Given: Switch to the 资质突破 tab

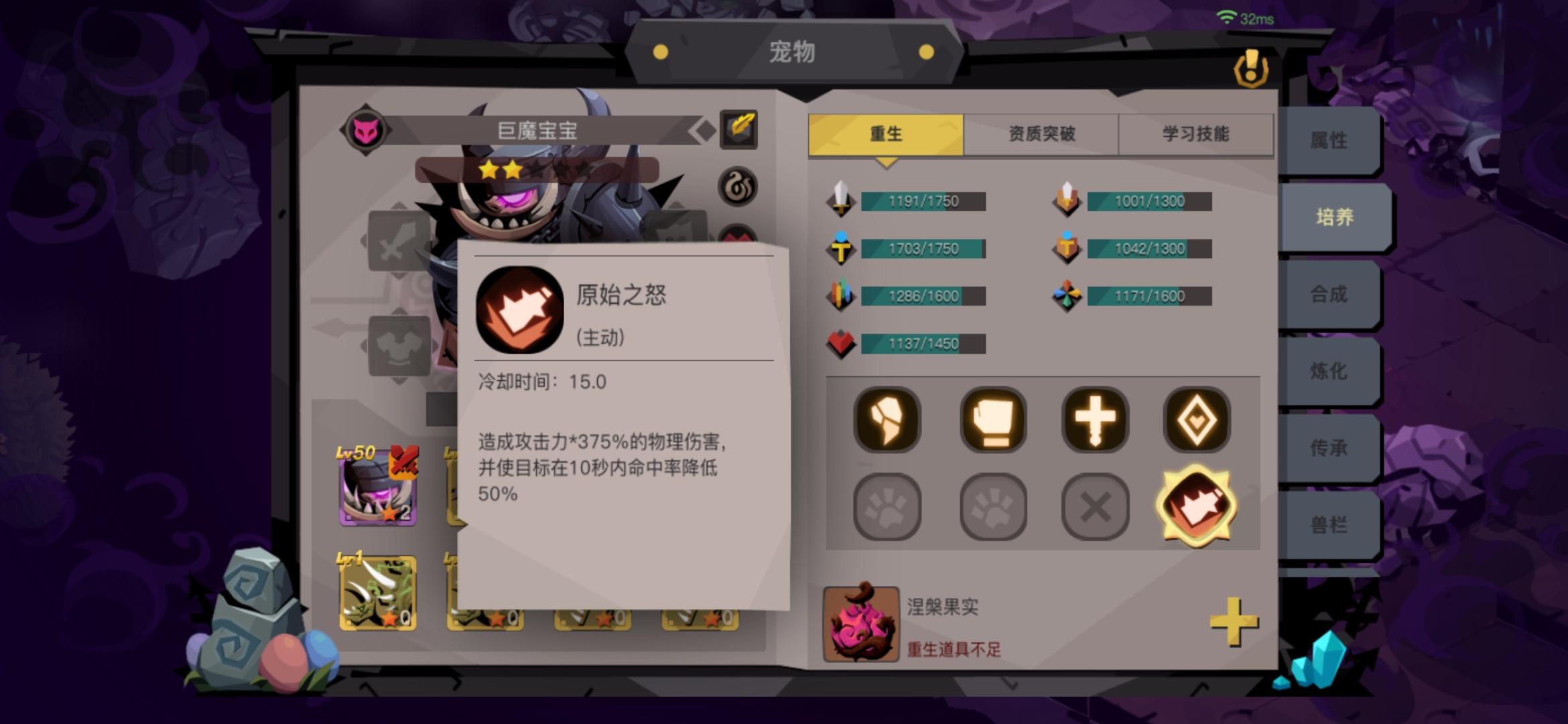Looking at the screenshot, I should (1041, 133).
